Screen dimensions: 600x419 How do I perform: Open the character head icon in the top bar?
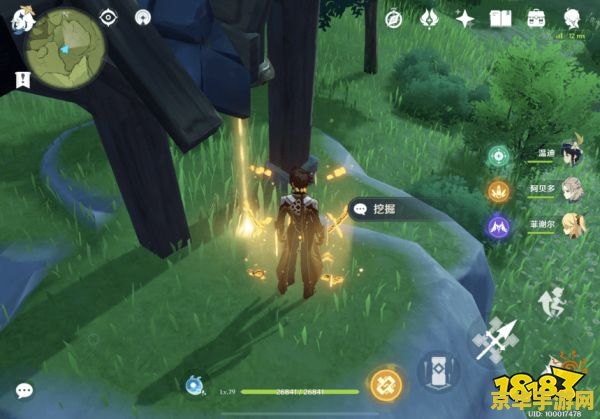pyautogui.click(x=572, y=18)
